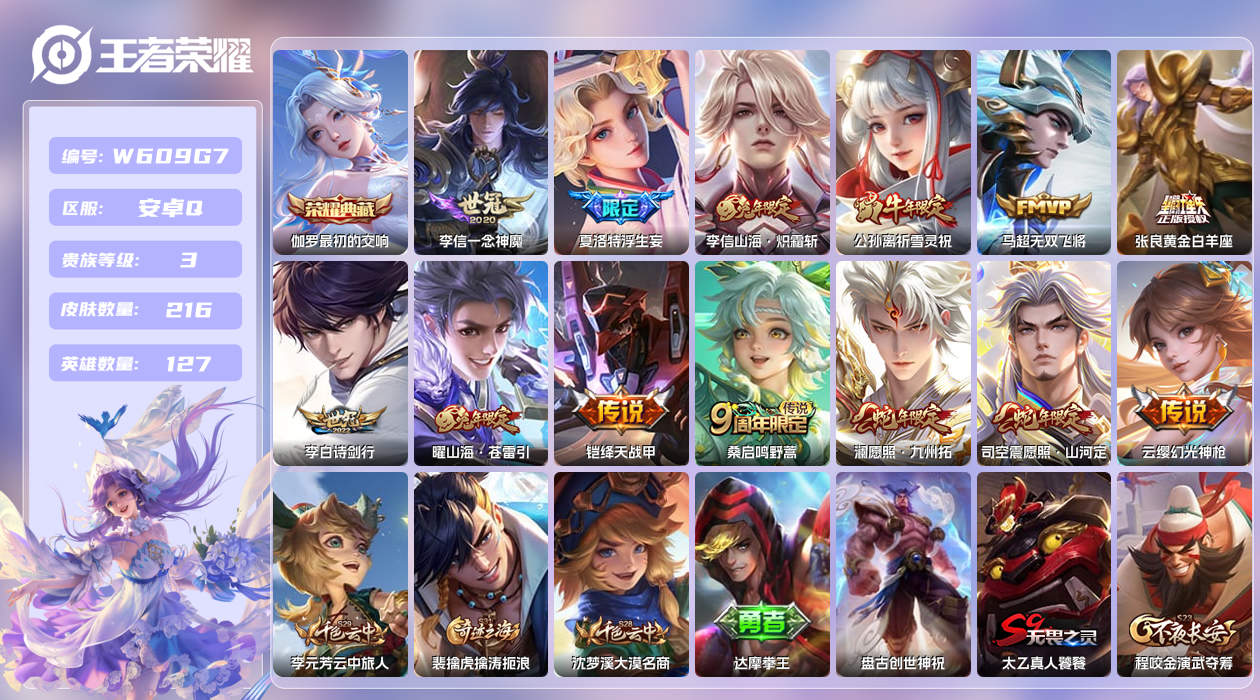
Task: Select the 伽罗最初的交响 skin card
Action: click(x=340, y=152)
